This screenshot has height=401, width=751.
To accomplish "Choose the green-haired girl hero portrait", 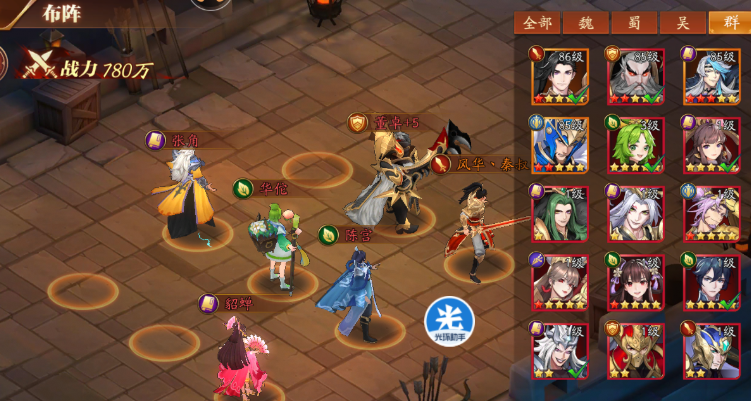I will point(634,146).
